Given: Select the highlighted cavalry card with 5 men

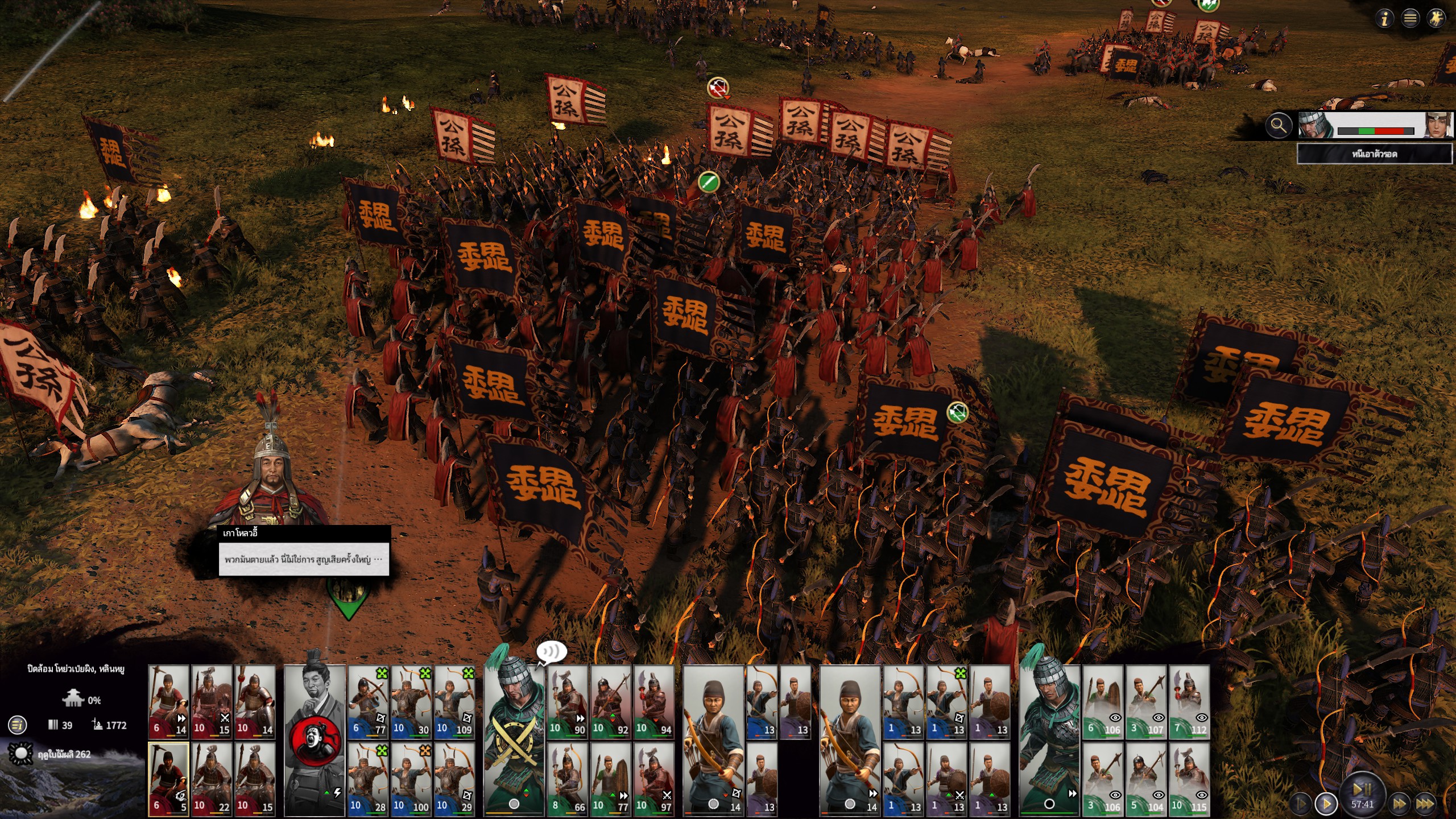Looking at the screenshot, I should [x=169, y=779].
